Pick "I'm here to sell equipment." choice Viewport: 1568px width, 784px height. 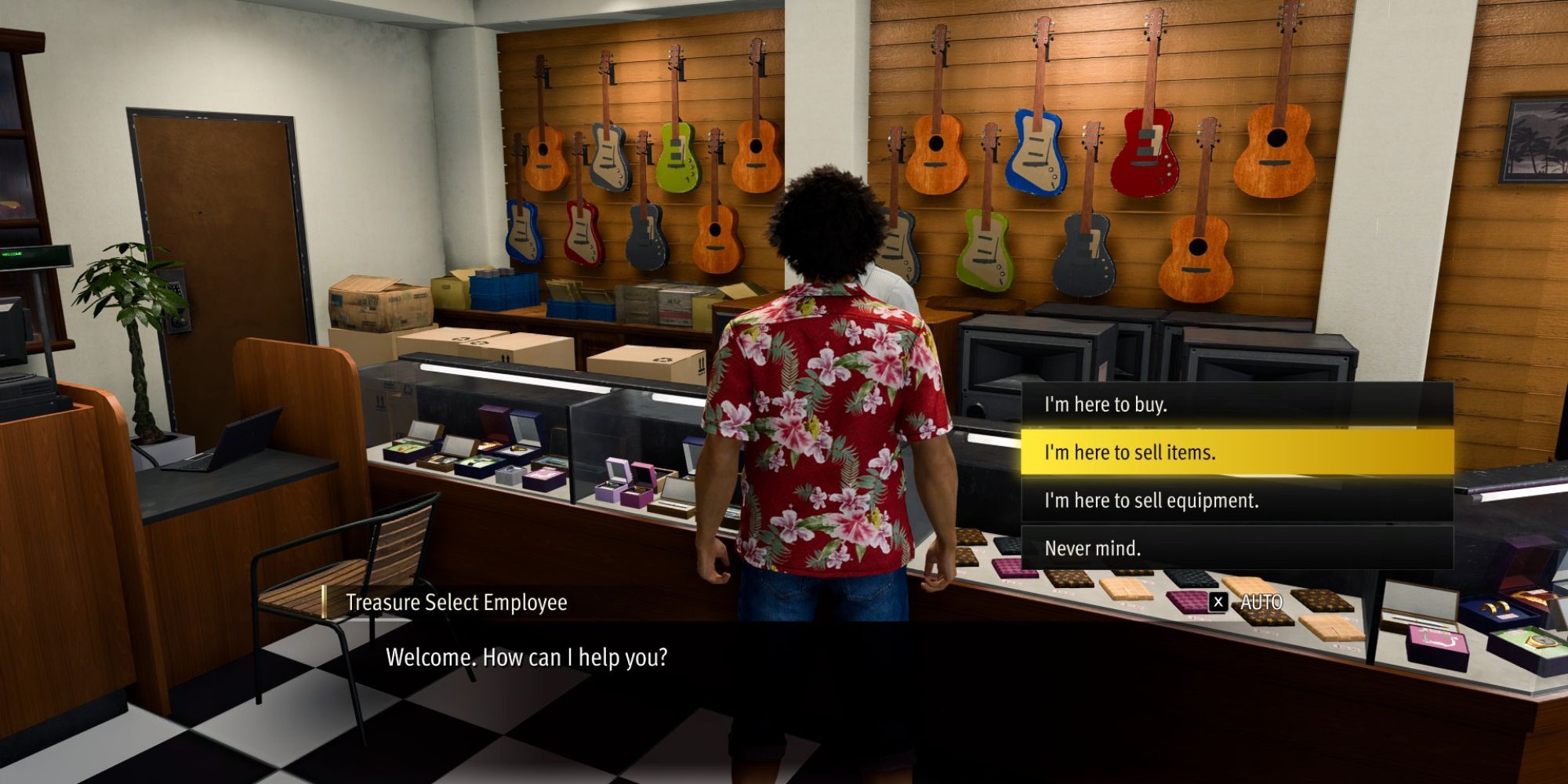pyautogui.click(x=1236, y=500)
